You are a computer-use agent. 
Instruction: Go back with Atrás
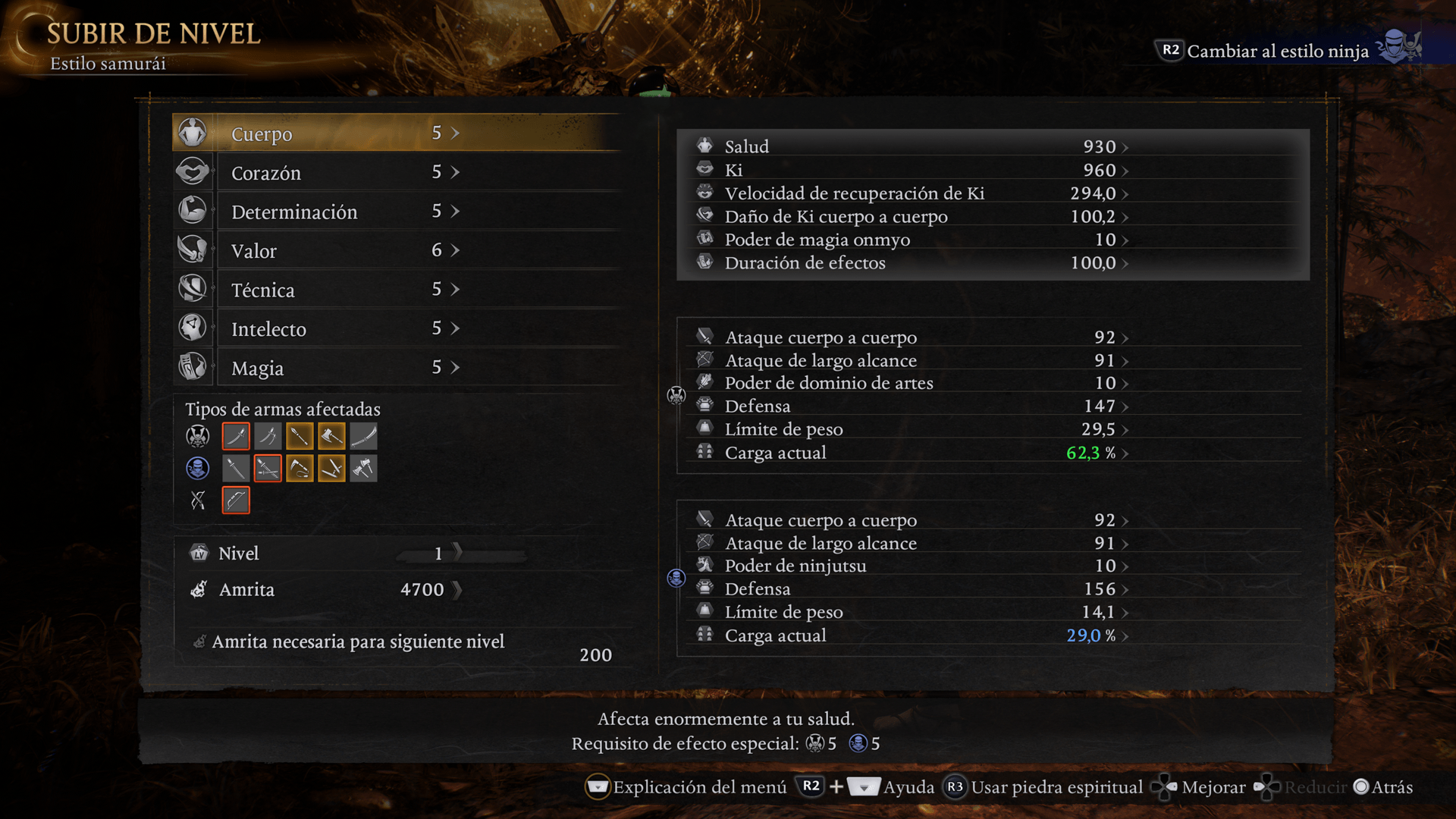pyautogui.click(x=1384, y=787)
